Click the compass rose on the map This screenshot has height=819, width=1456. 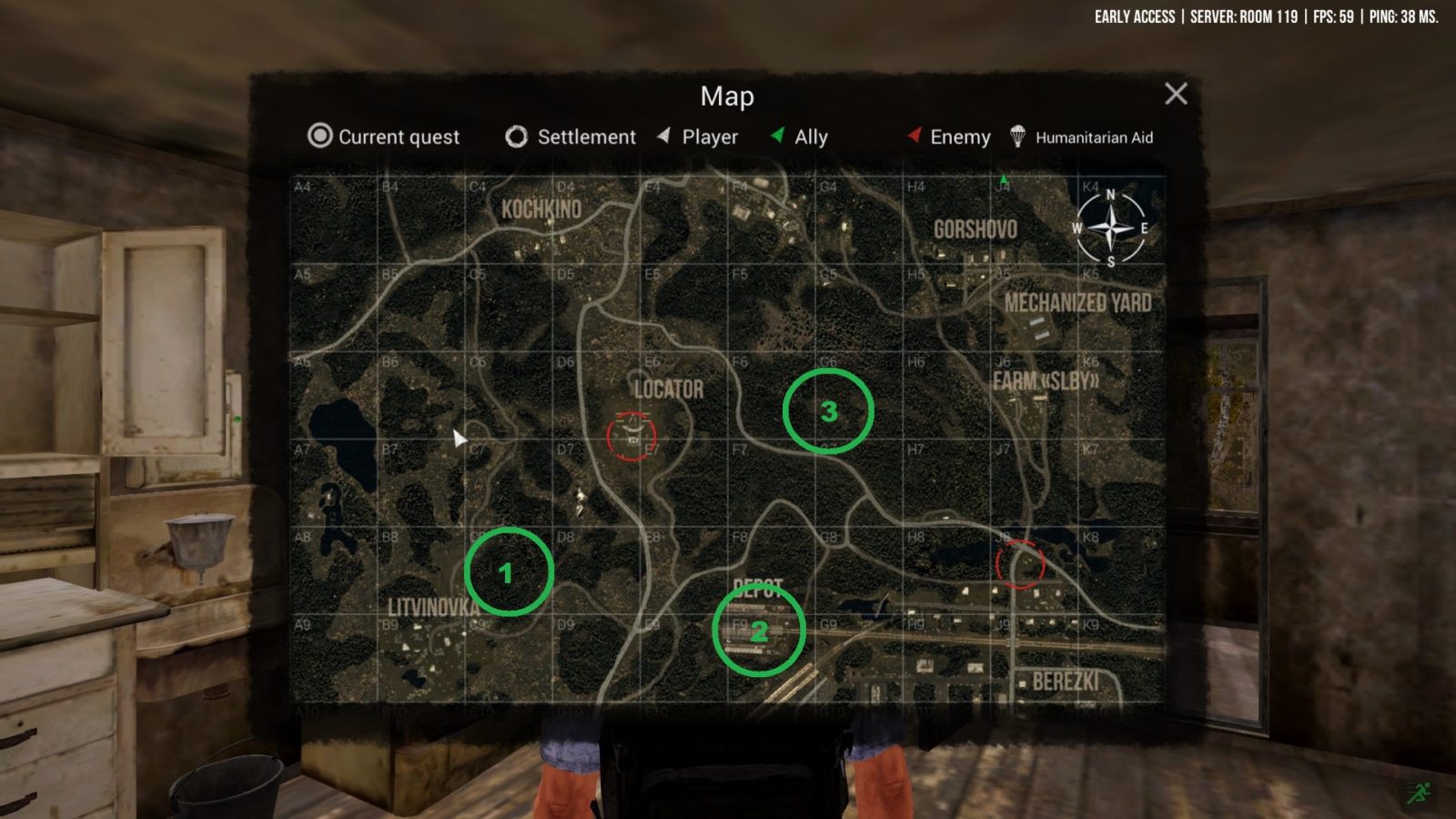click(x=1110, y=229)
